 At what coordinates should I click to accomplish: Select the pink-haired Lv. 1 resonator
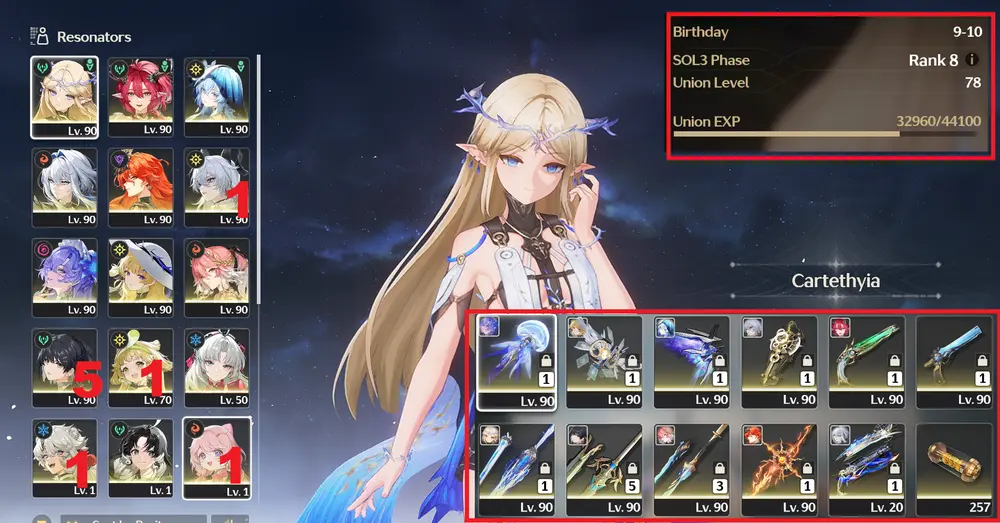216,457
